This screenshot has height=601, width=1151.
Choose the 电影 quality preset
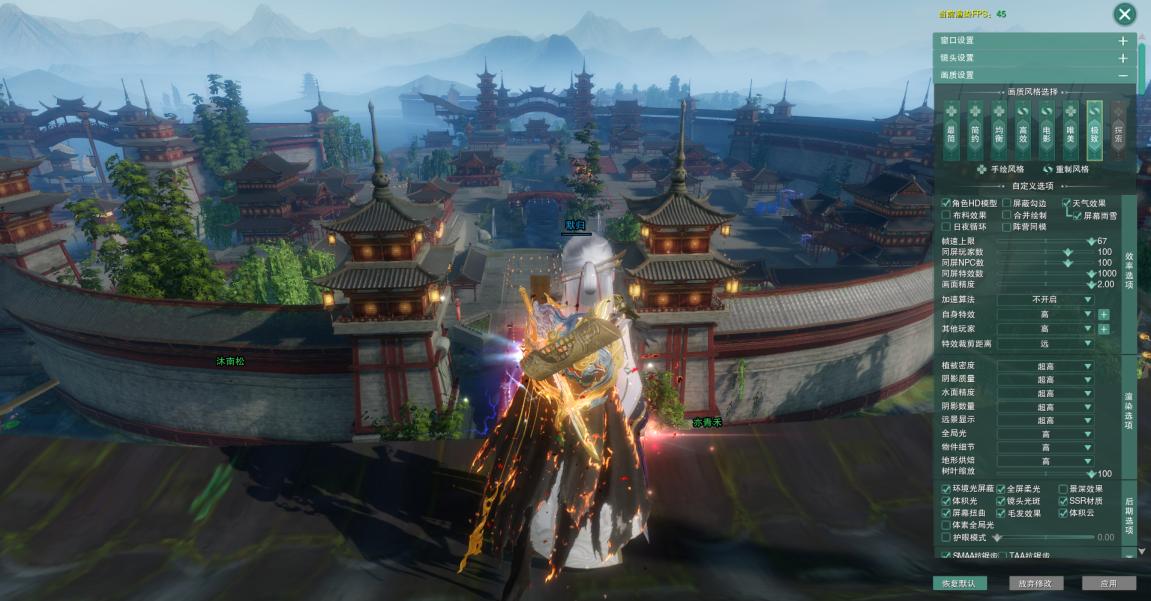[x=1046, y=130]
